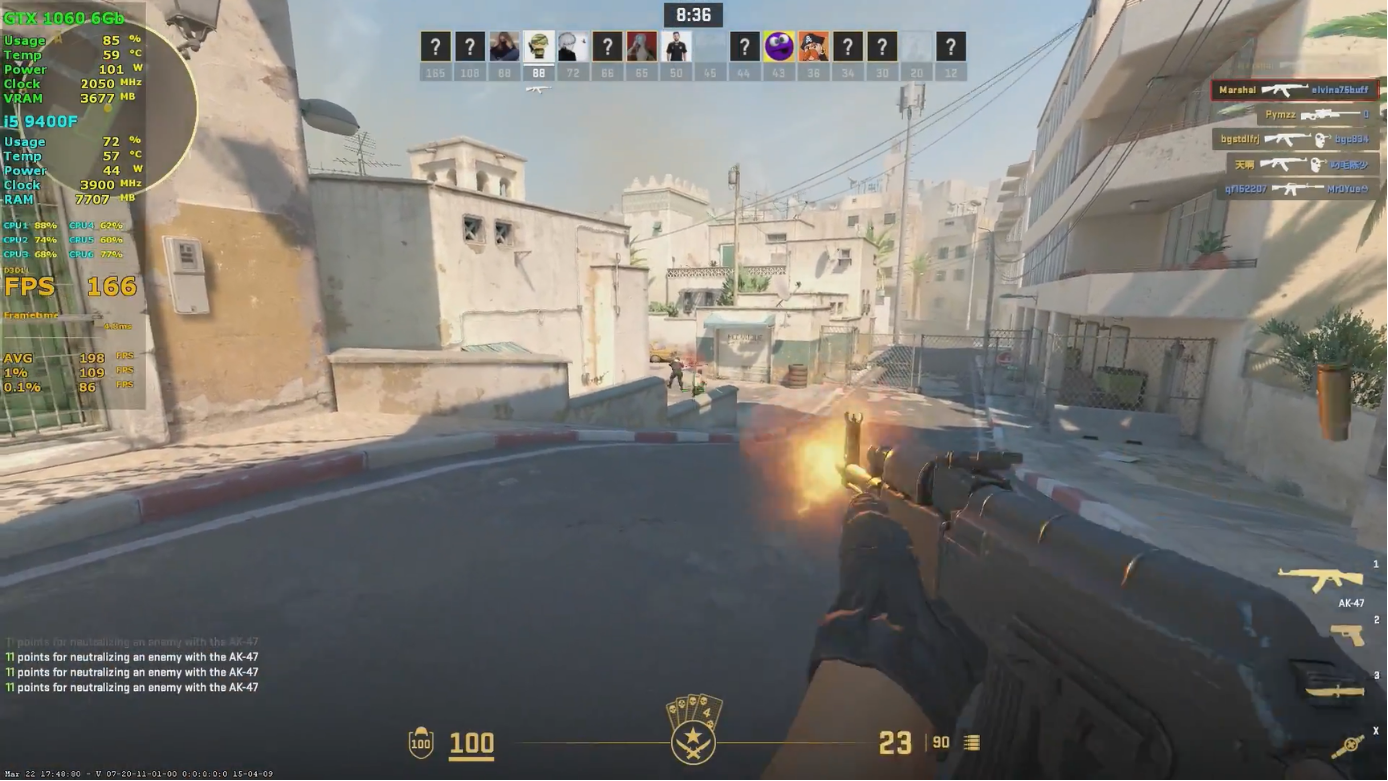Click the AK-47 icon in Marshal's kill feed row
This screenshot has width=1388, height=781.
[1284, 90]
